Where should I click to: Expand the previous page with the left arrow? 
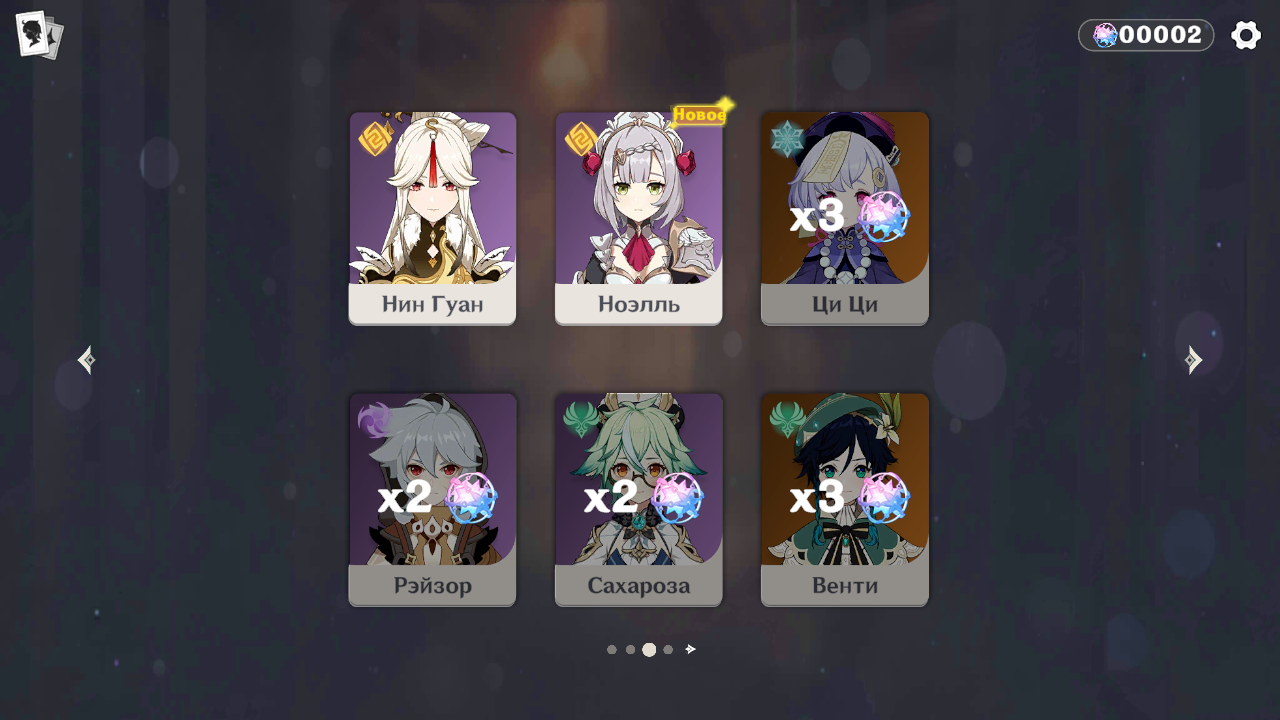(85, 360)
